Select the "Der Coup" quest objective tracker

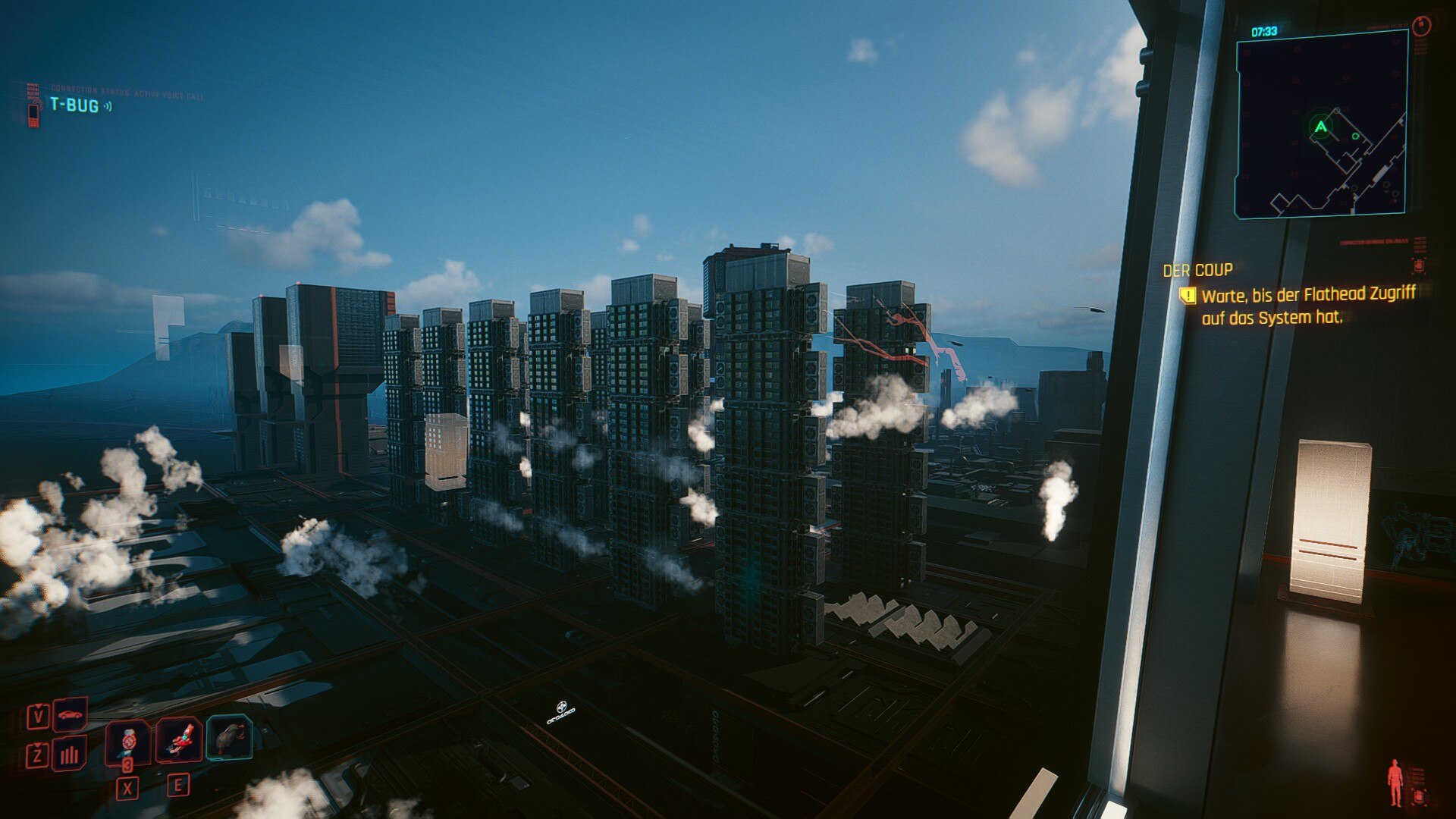click(1197, 270)
